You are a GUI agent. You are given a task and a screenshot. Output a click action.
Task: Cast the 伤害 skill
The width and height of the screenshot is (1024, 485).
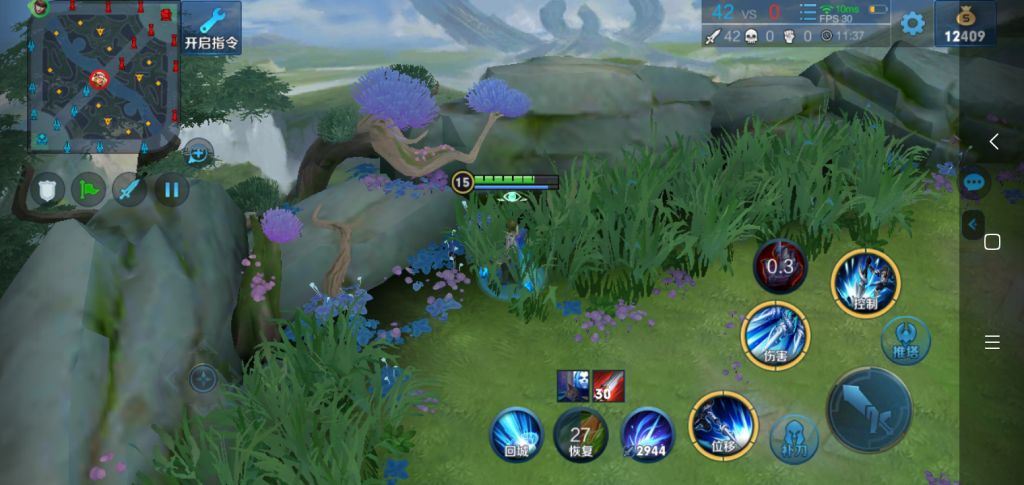click(775, 335)
